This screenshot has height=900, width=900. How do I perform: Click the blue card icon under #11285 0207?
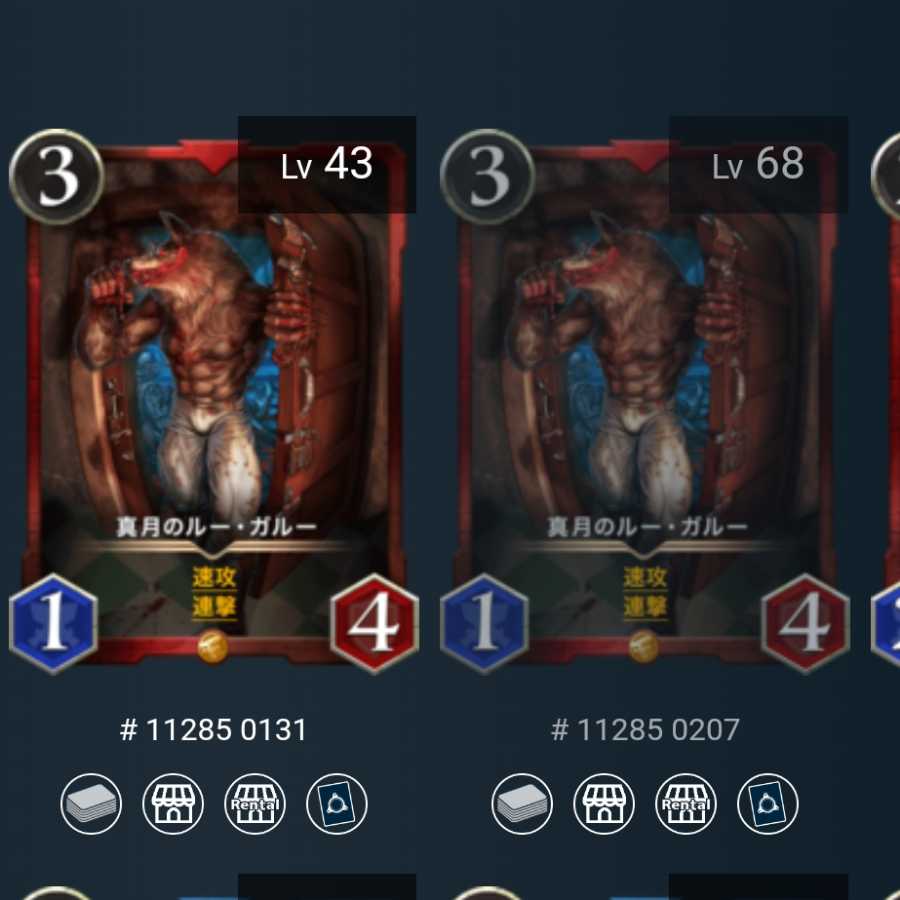(x=768, y=804)
